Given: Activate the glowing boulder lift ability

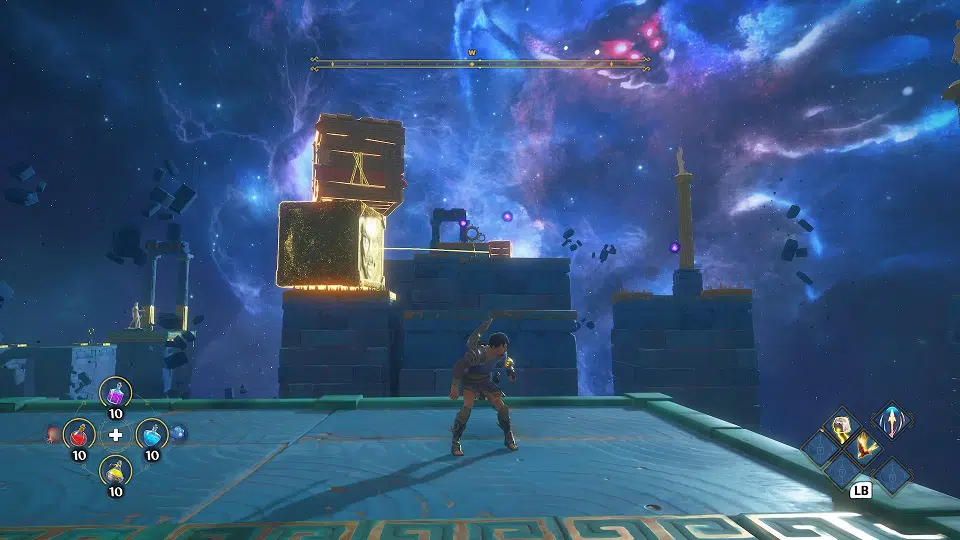Looking at the screenshot, I should pyautogui.click(x=840, y=428).
